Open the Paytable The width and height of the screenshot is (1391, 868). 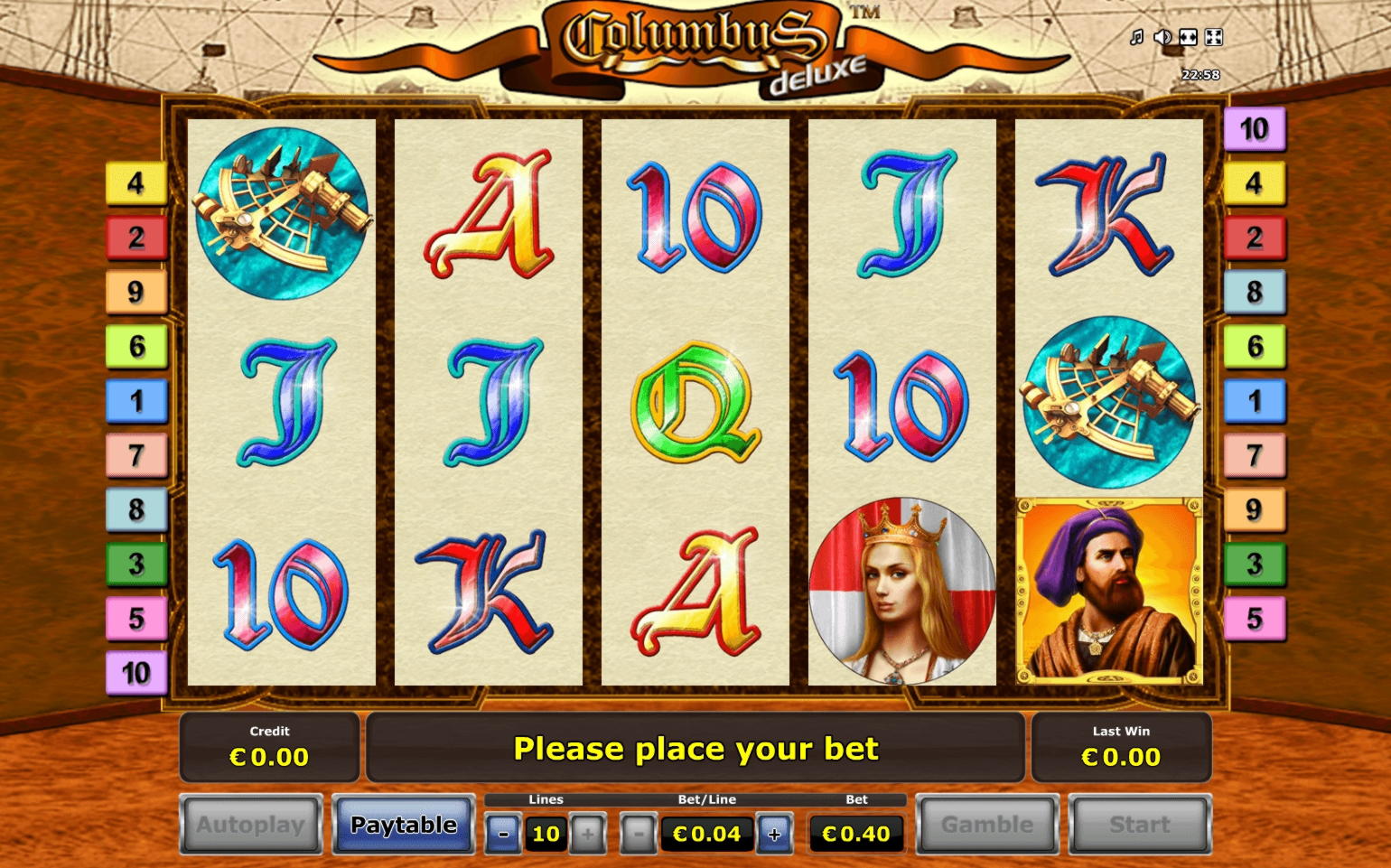click(404, 825)
